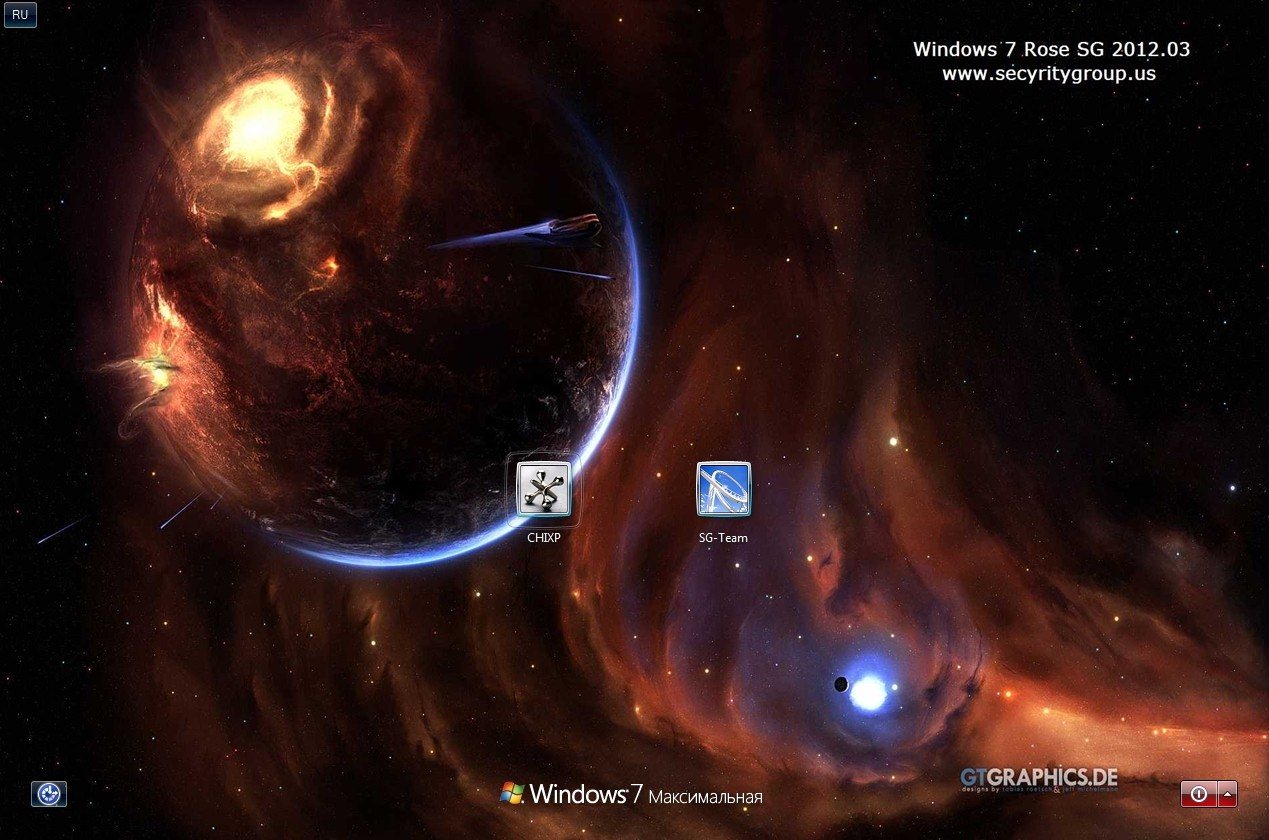Choose the SG-Team user account
This screenshot has width=1269, height=840.
point(723,489)
